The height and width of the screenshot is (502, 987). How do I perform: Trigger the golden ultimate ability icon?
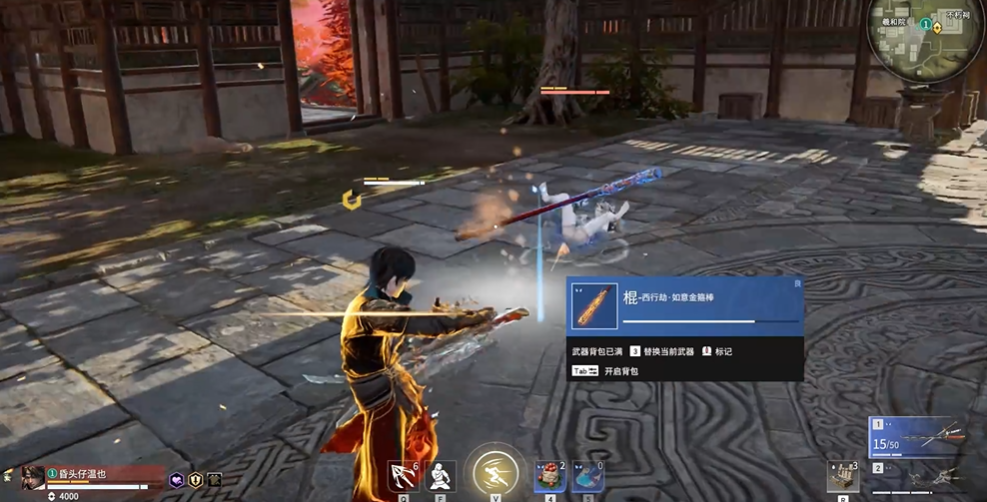[x=495, y=471]
